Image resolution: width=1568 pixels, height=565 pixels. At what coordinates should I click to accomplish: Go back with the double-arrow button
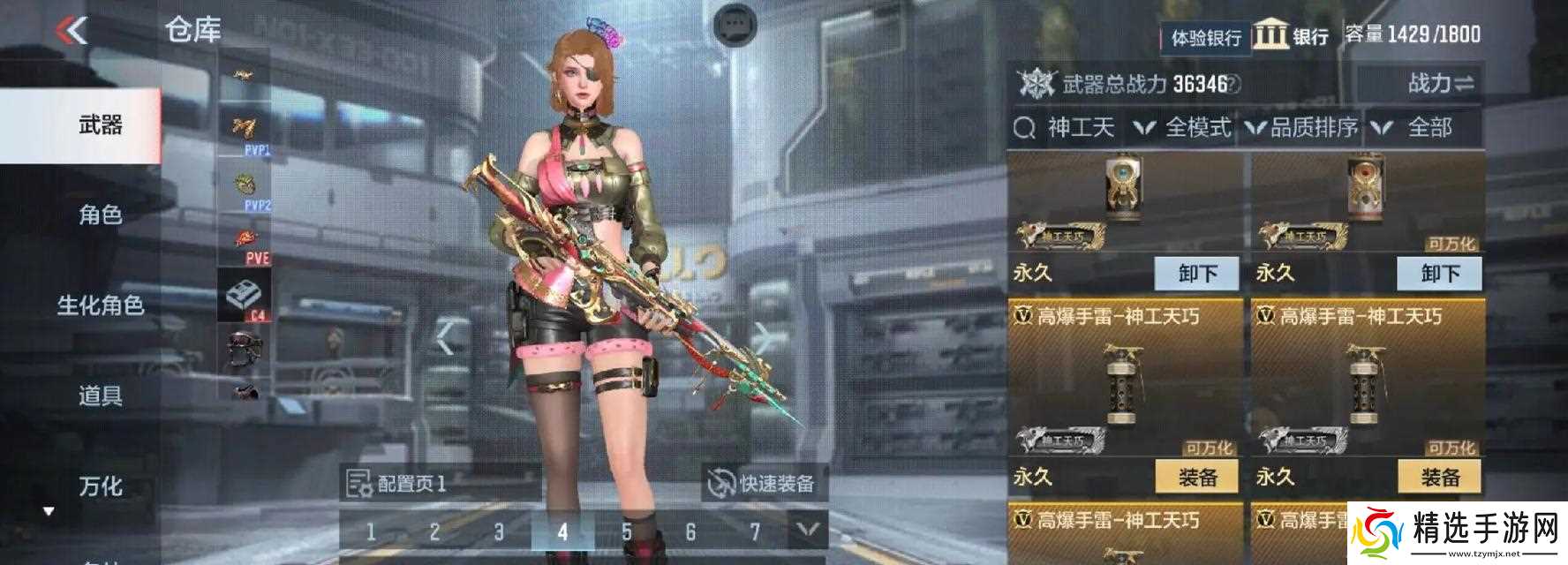click(72, 31)
